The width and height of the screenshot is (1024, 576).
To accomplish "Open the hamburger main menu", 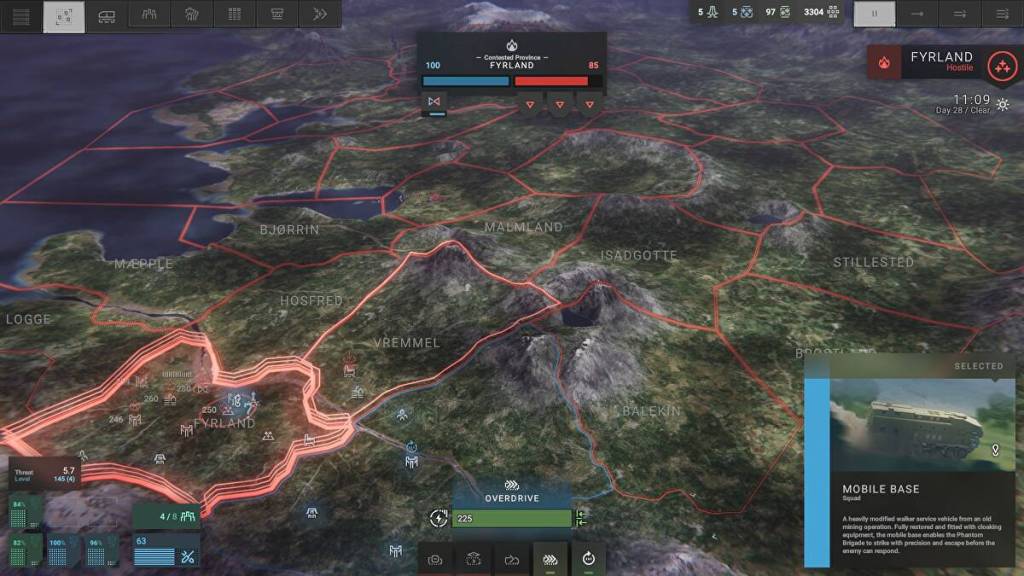I will point(21,15).
